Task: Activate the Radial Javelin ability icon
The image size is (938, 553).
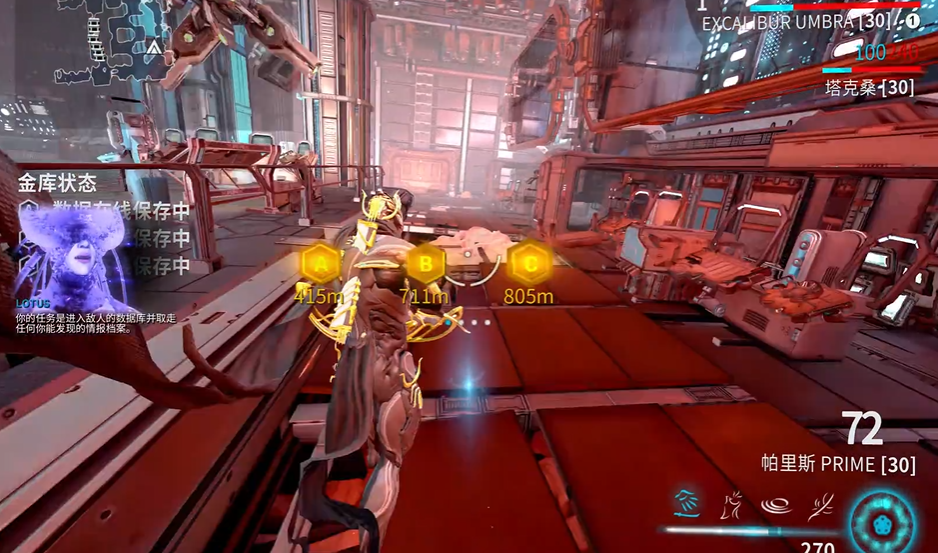Action: pyautogui.click(x=775, y=501)
